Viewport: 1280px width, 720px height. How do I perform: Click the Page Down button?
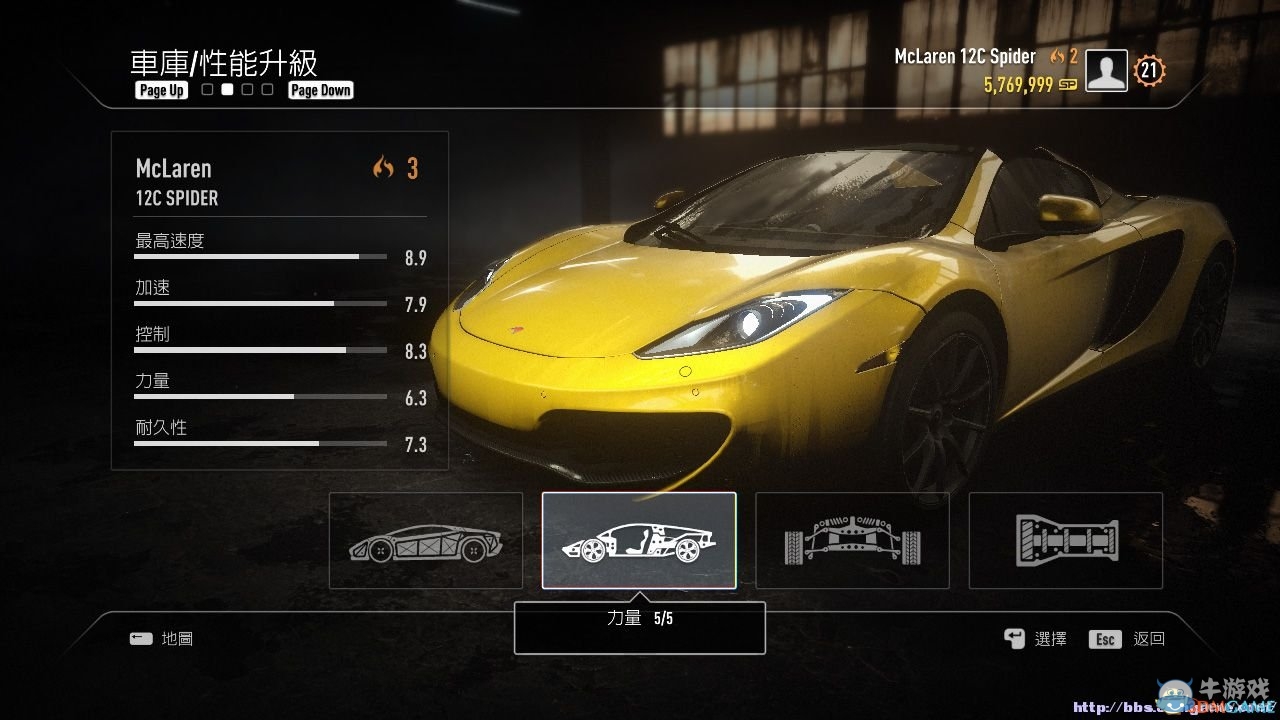(x=320, y=90)
